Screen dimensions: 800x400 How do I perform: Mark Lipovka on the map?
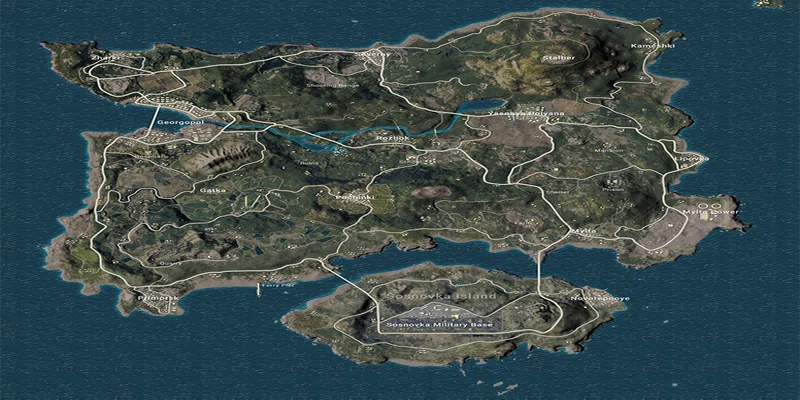pyautogui.click(x=692, y=158)
